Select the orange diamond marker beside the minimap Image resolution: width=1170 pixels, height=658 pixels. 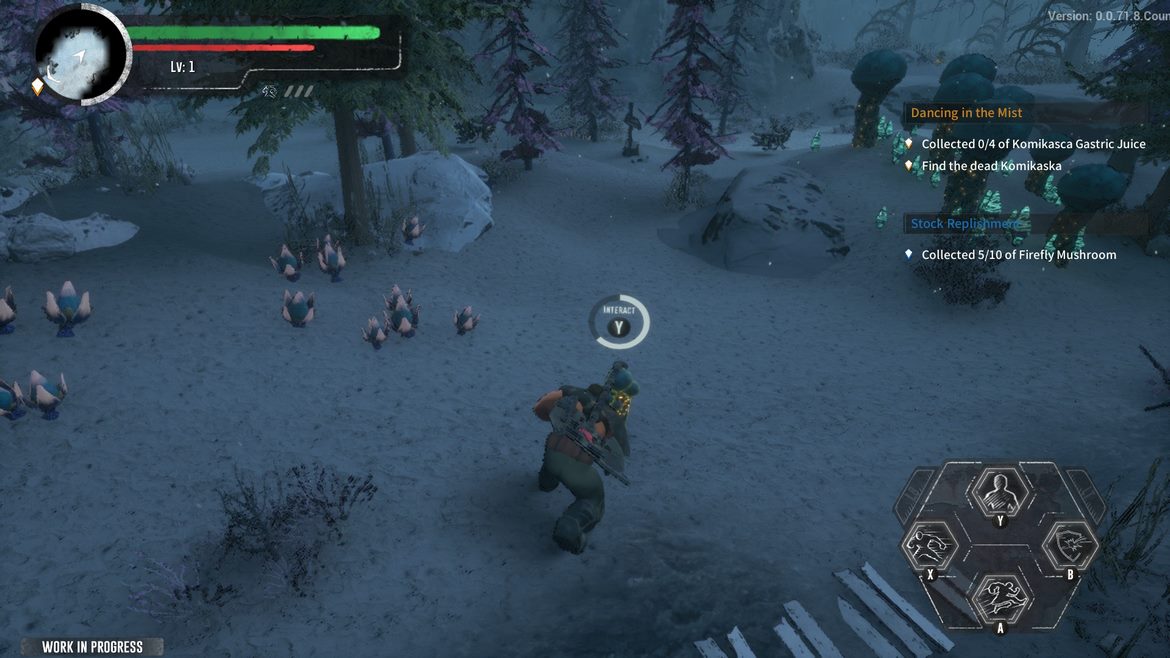point(38,87)
